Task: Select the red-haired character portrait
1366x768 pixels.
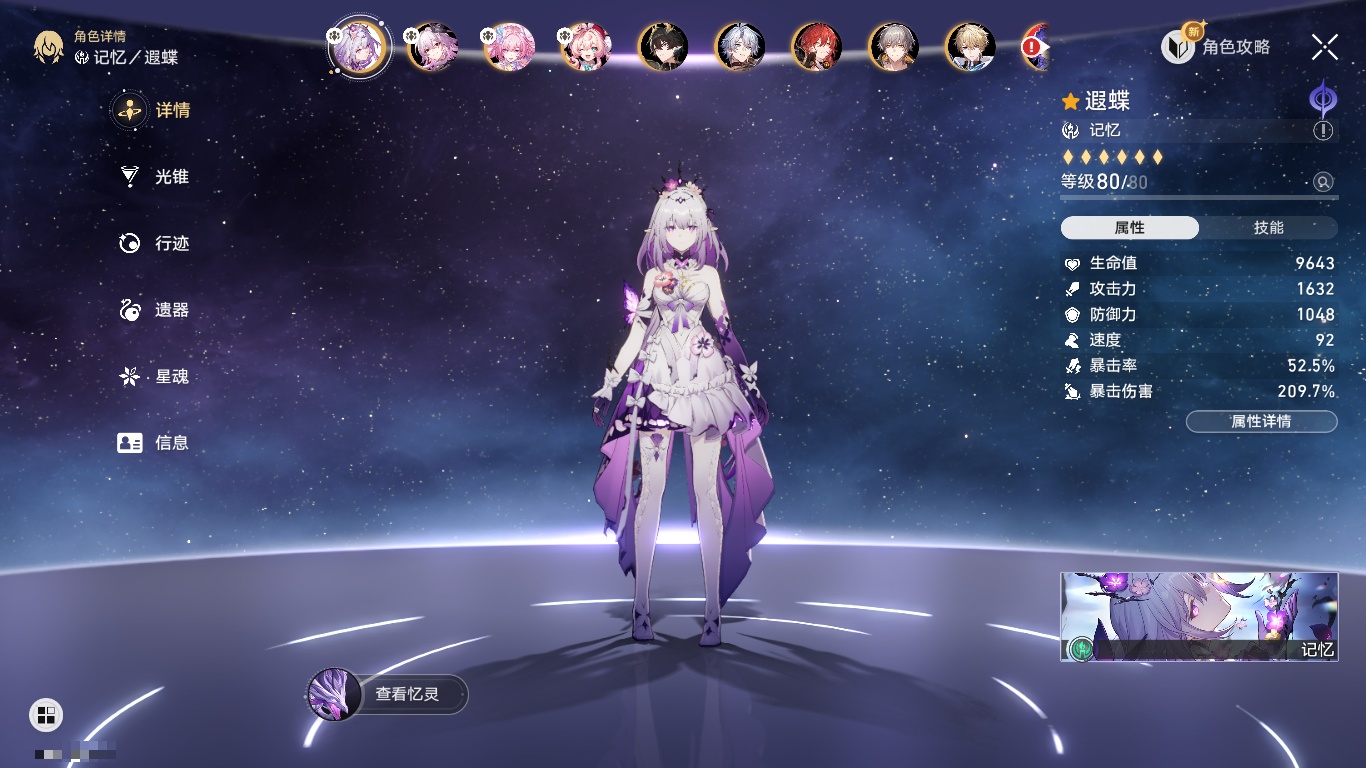Action: pyautogui.click(x=817, y=47)
